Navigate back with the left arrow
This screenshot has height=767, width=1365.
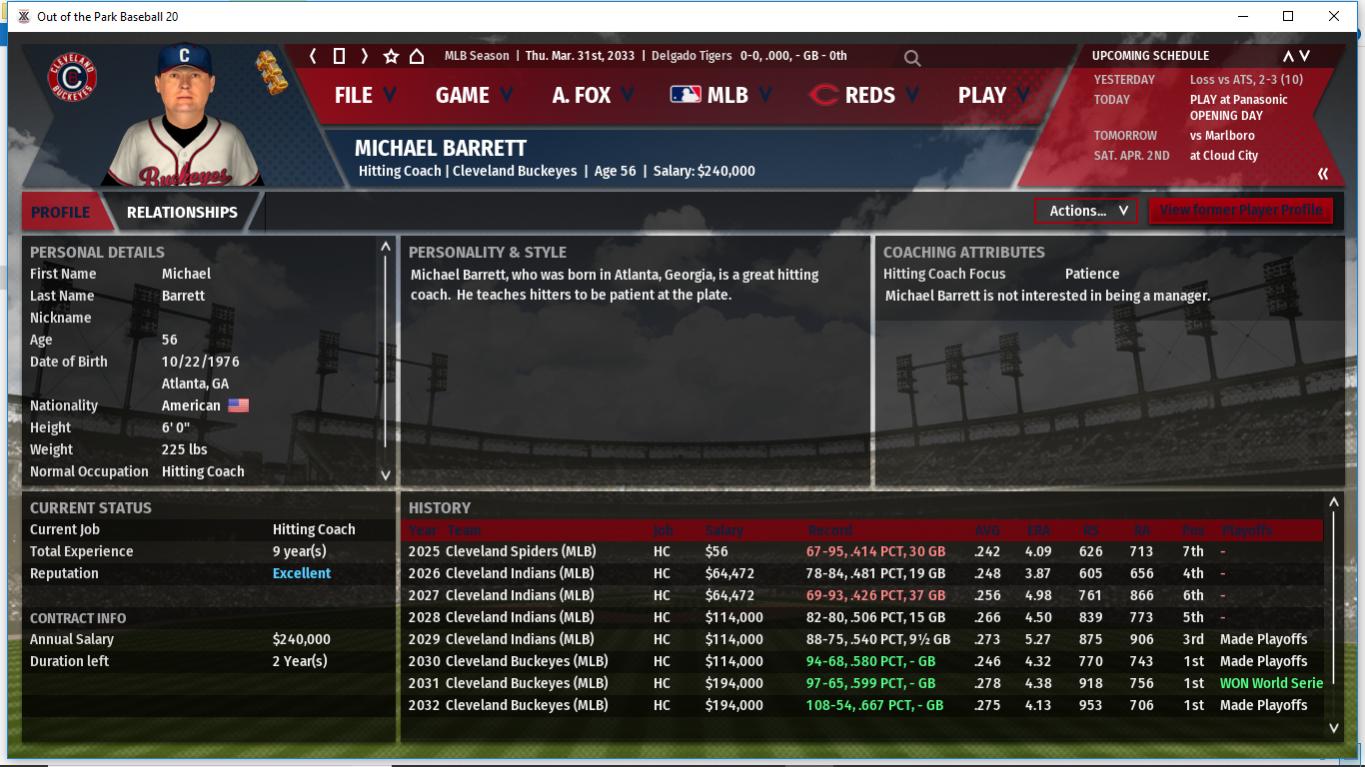313,56
